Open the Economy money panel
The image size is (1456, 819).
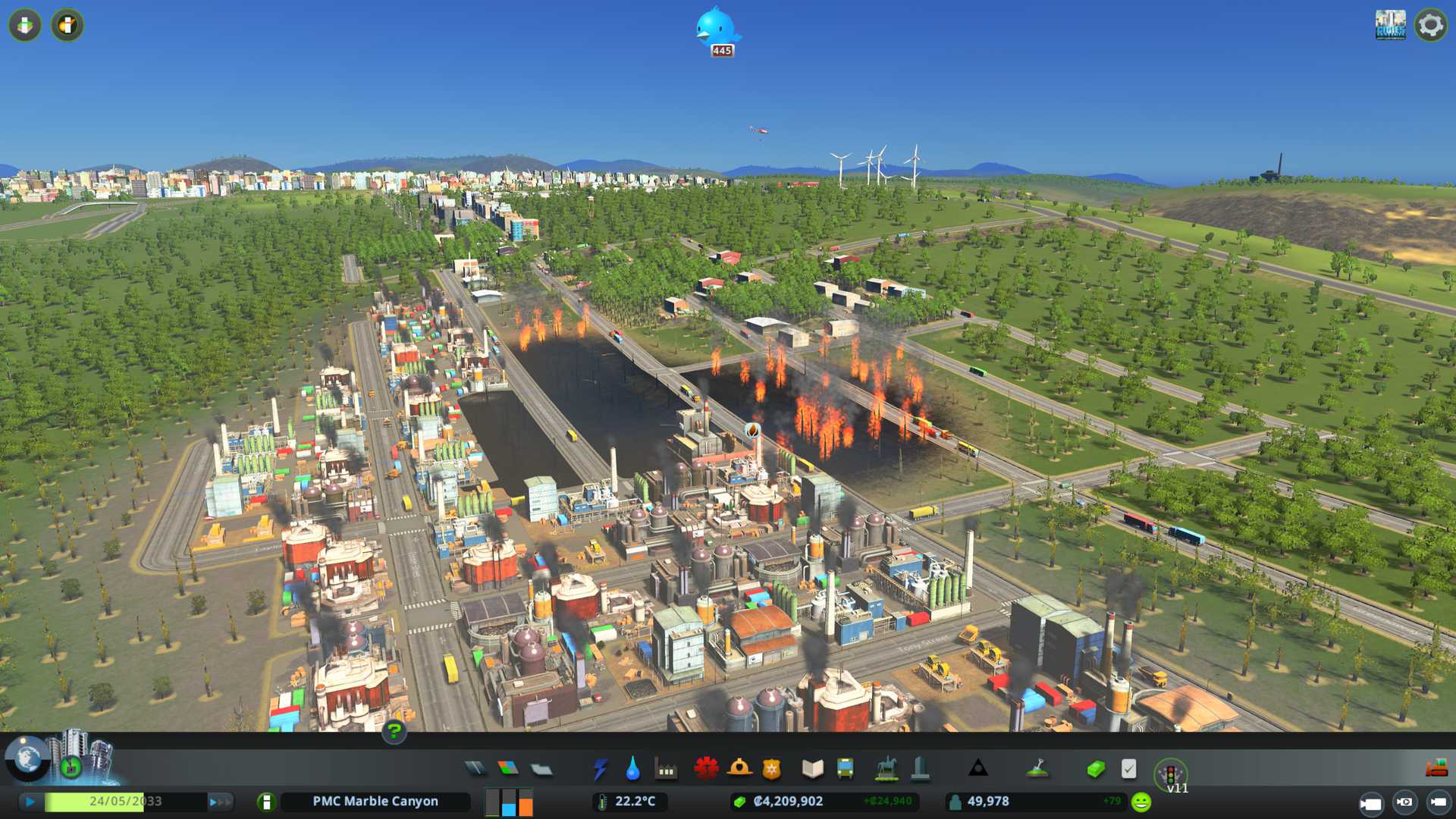1096,769
